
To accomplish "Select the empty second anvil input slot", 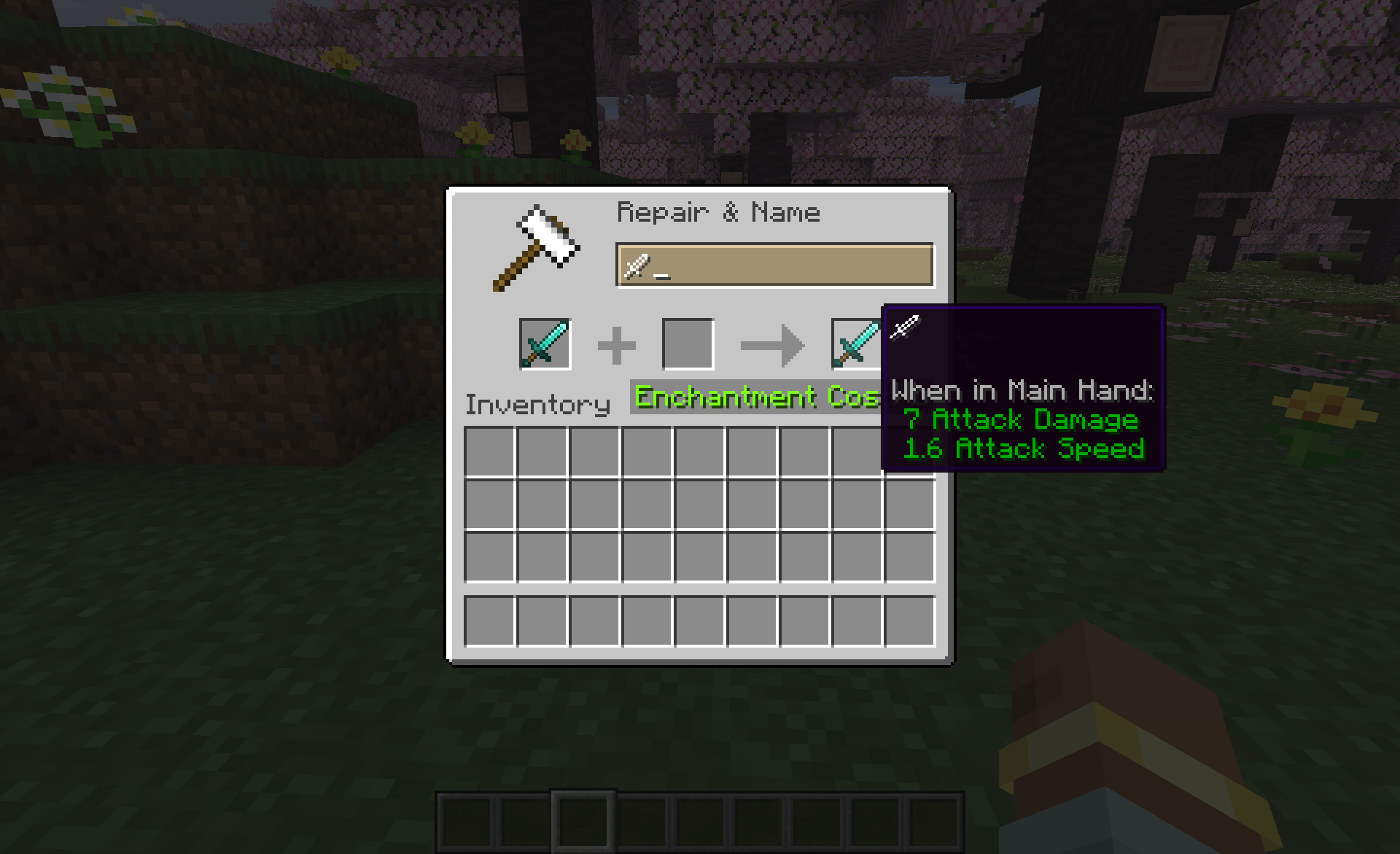I will (688, 343).
